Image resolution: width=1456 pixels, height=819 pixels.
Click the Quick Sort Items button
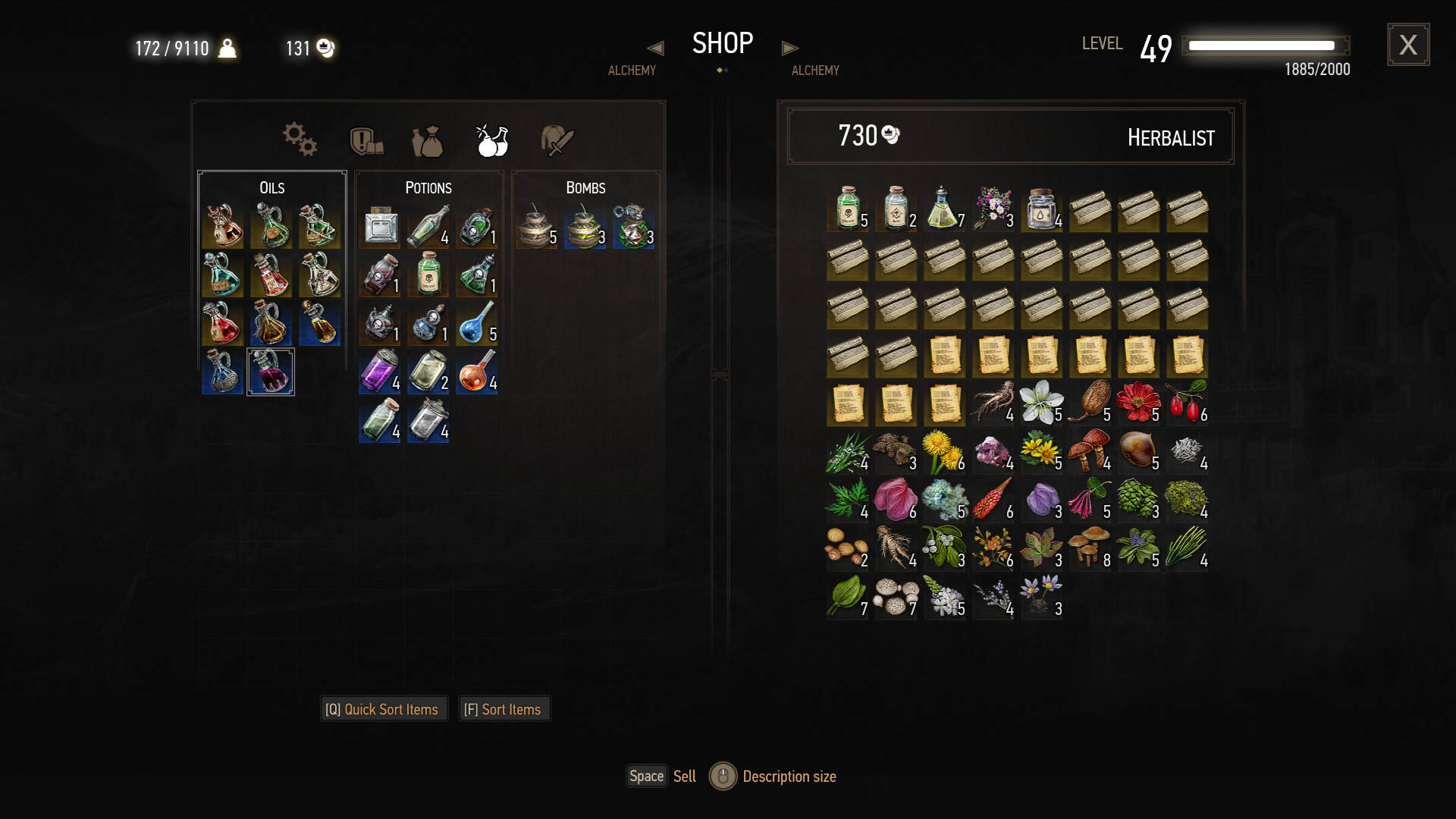pyautogui.click(x=383, y=709)
